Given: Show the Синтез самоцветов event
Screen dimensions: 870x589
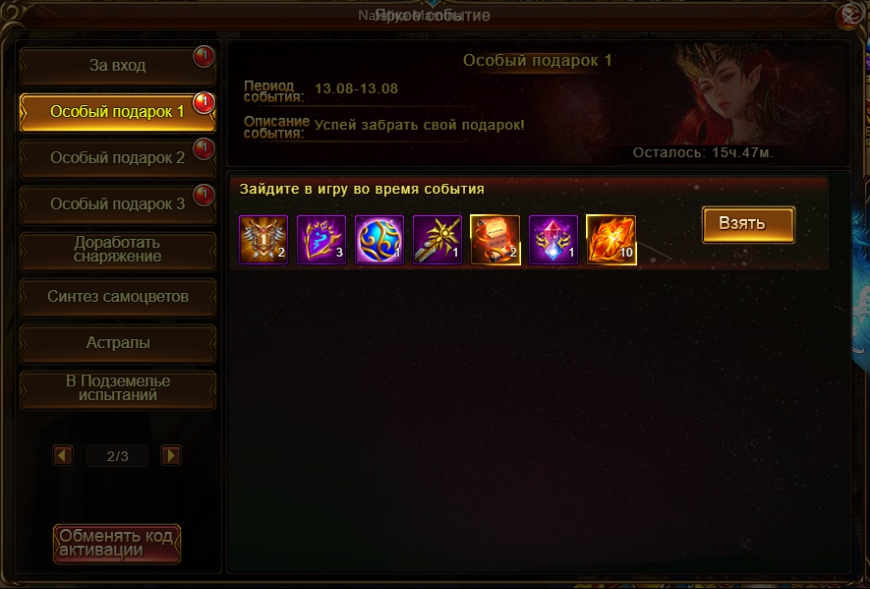Looking at the screenshot, I should 117,297.
